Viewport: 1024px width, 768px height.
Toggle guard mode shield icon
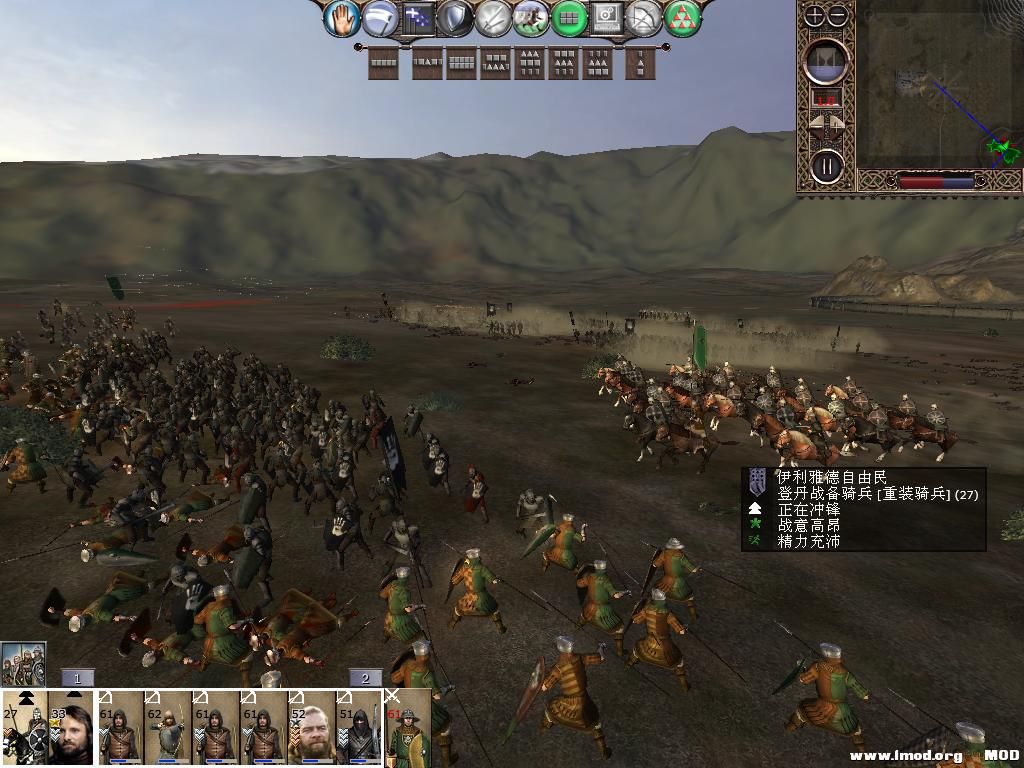click(x=455, y=18)
